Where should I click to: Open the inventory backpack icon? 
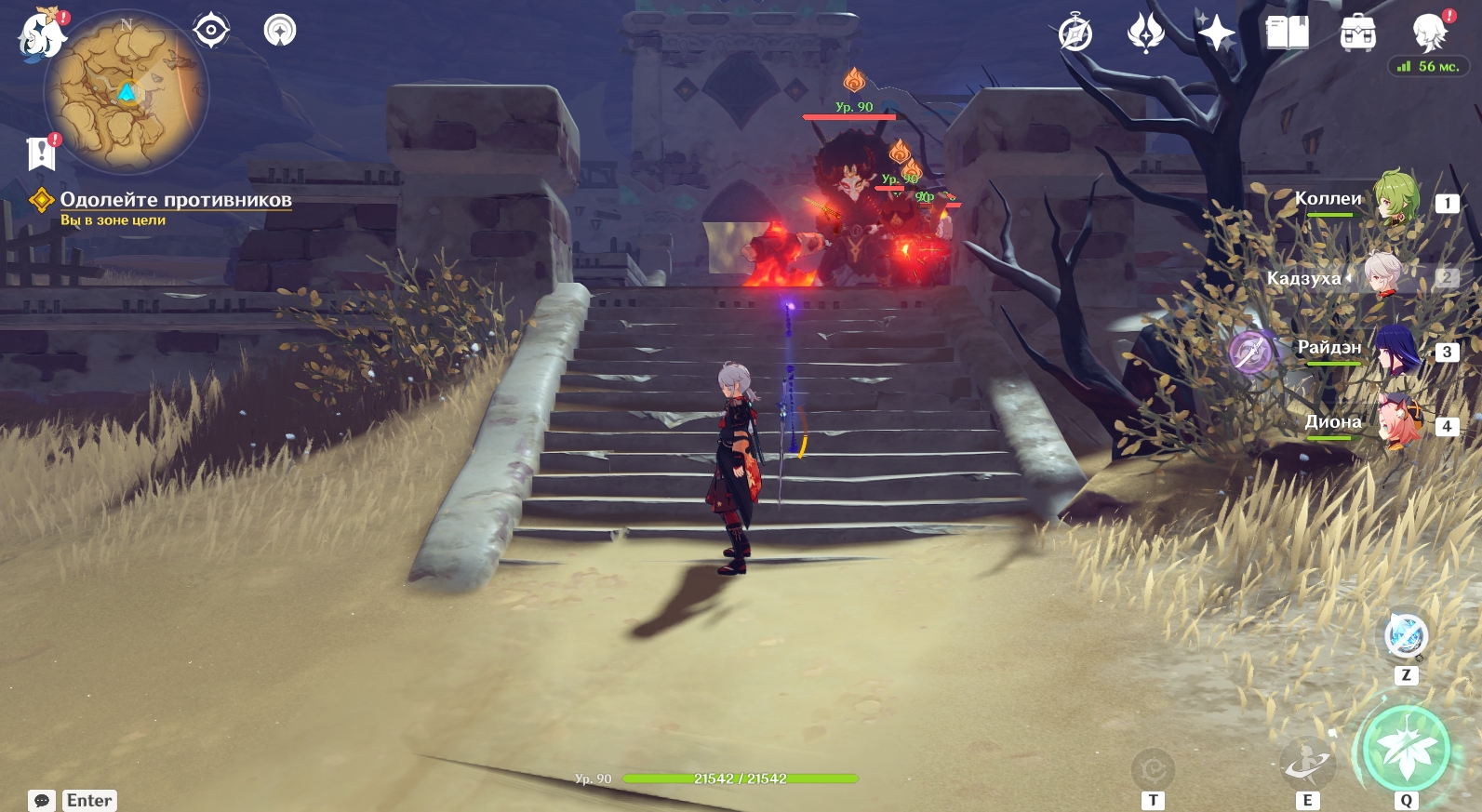pyautogui.click(x=1358, y=34)
